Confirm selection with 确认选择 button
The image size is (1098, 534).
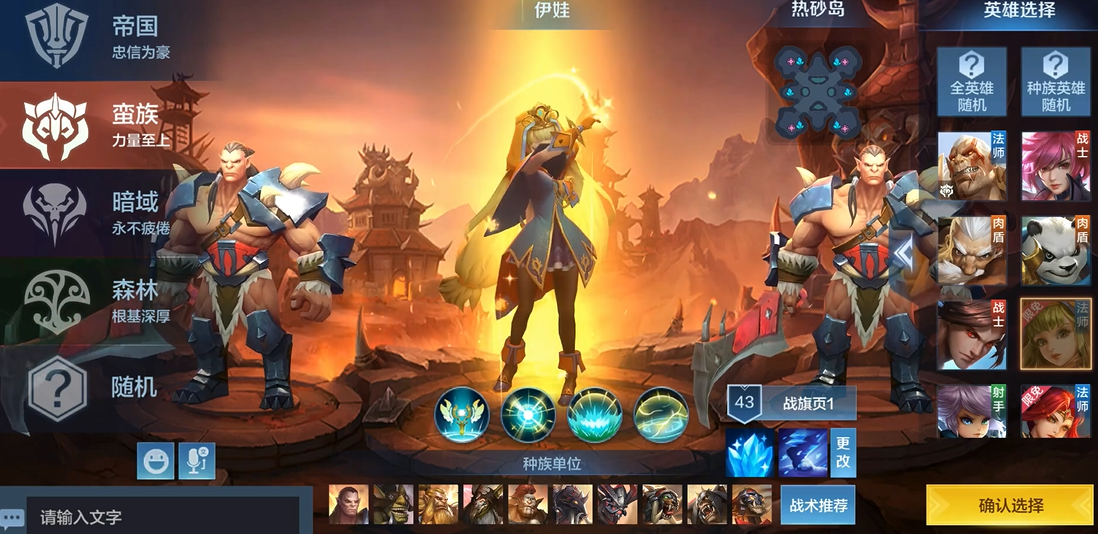(x=1009, y=505)
